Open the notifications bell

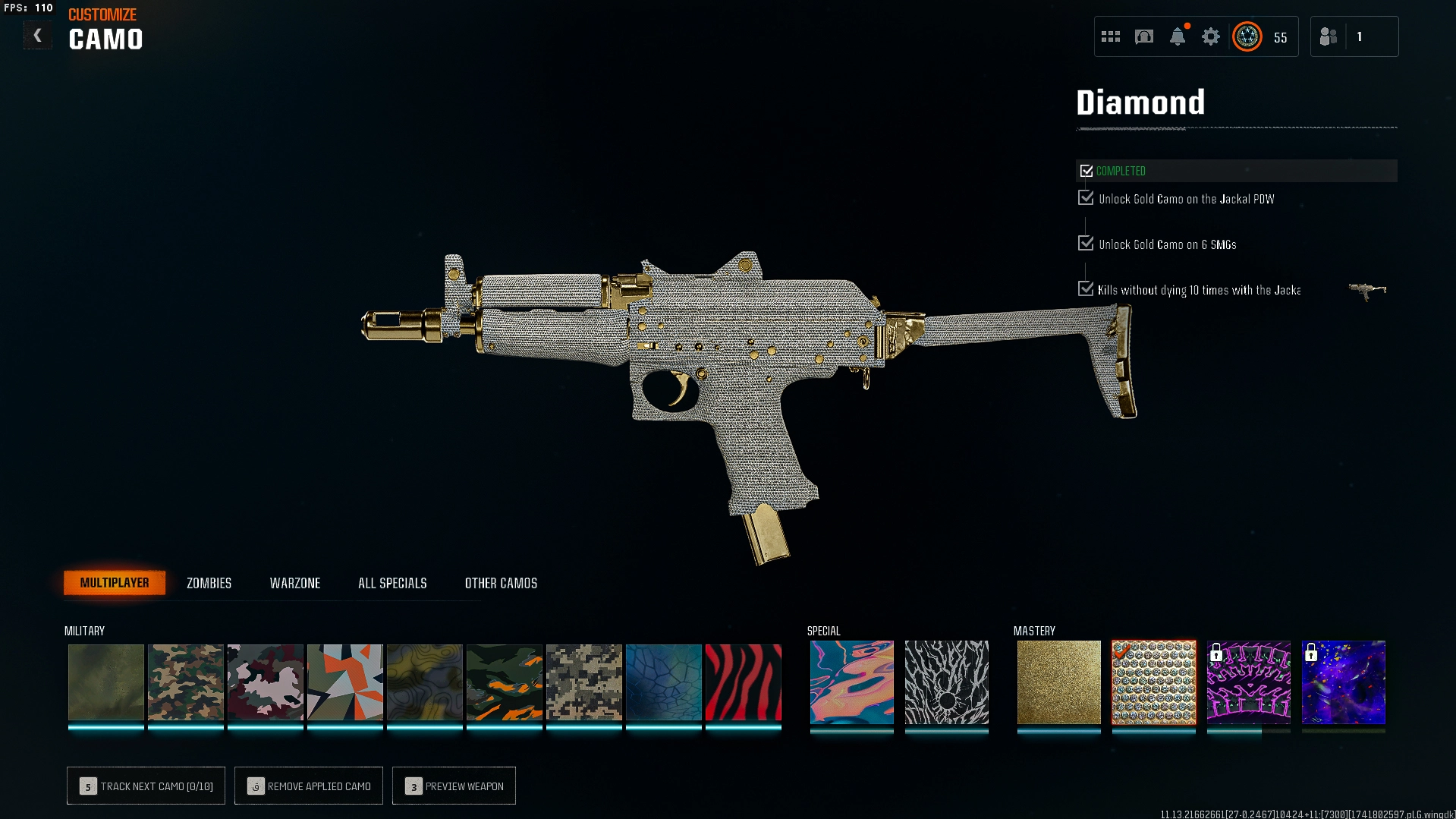[1178, 36]
